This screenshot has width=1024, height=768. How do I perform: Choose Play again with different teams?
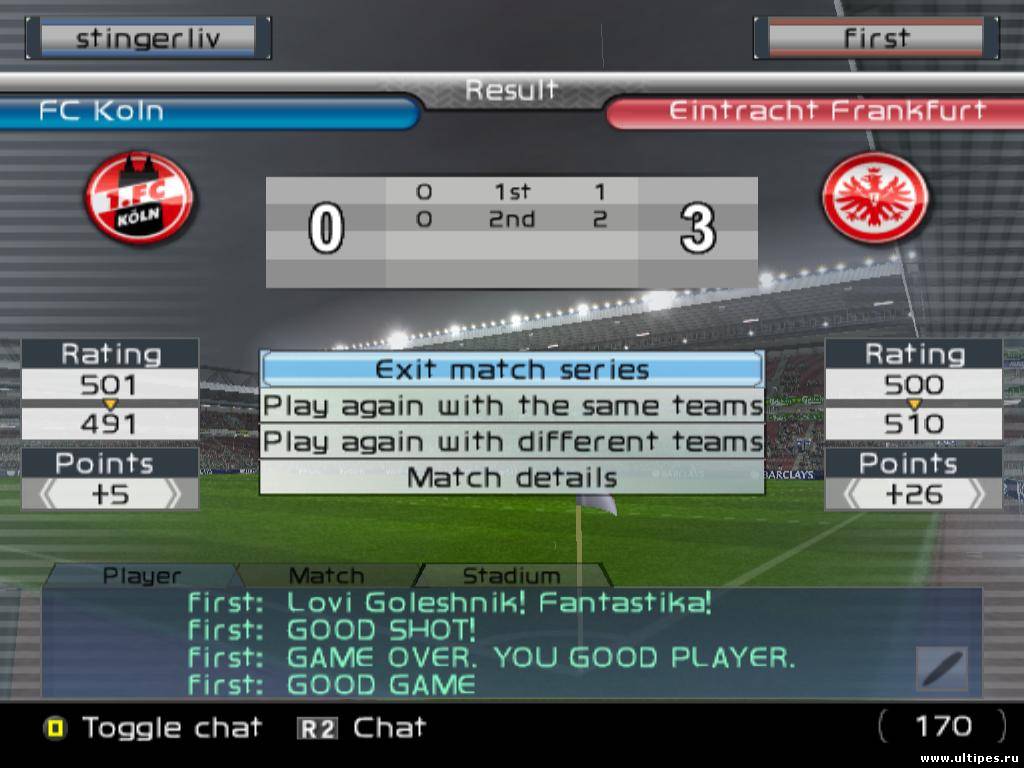(511, 441)
